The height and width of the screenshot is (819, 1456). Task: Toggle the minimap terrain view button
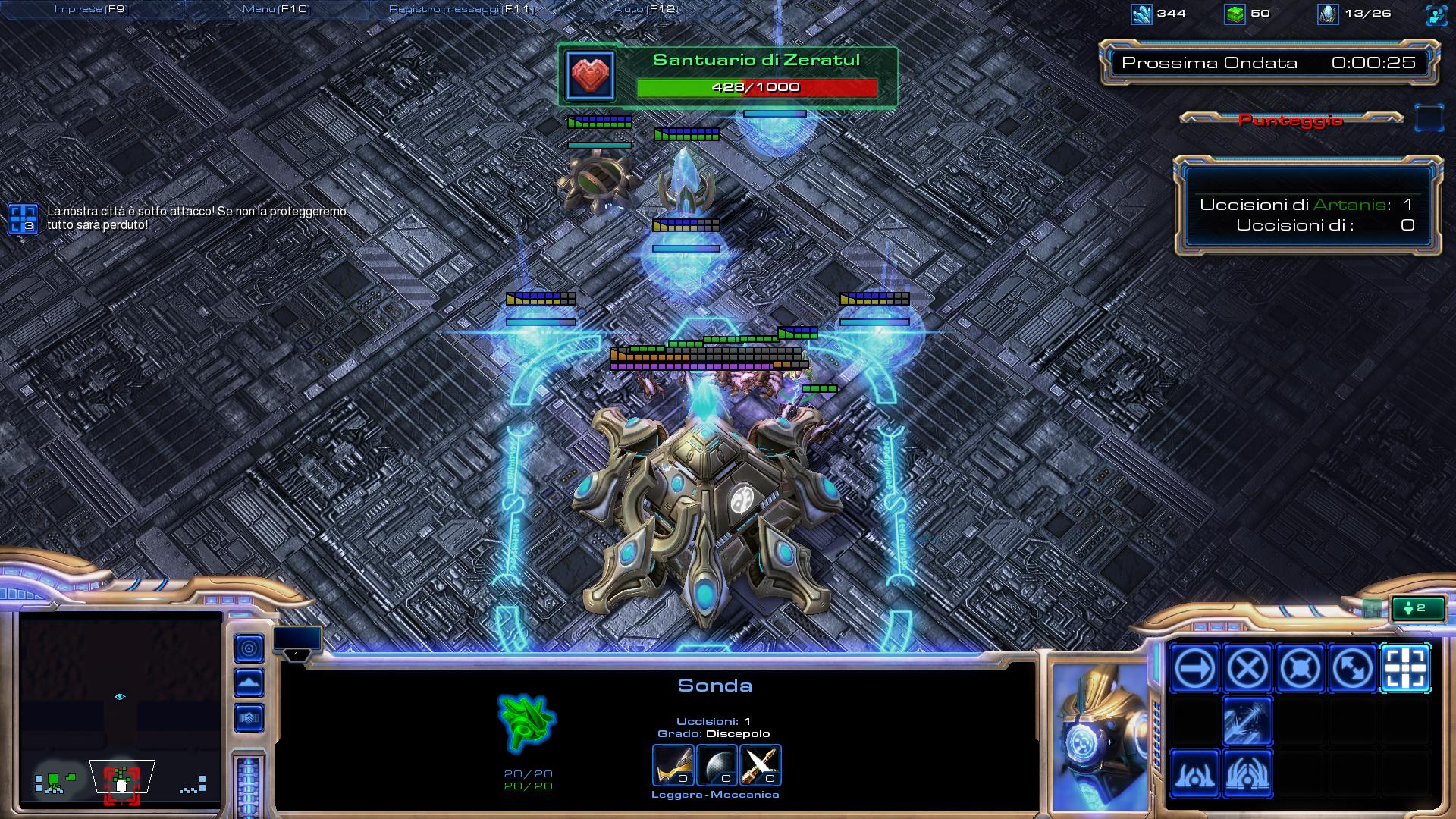(x=249, y=683)
